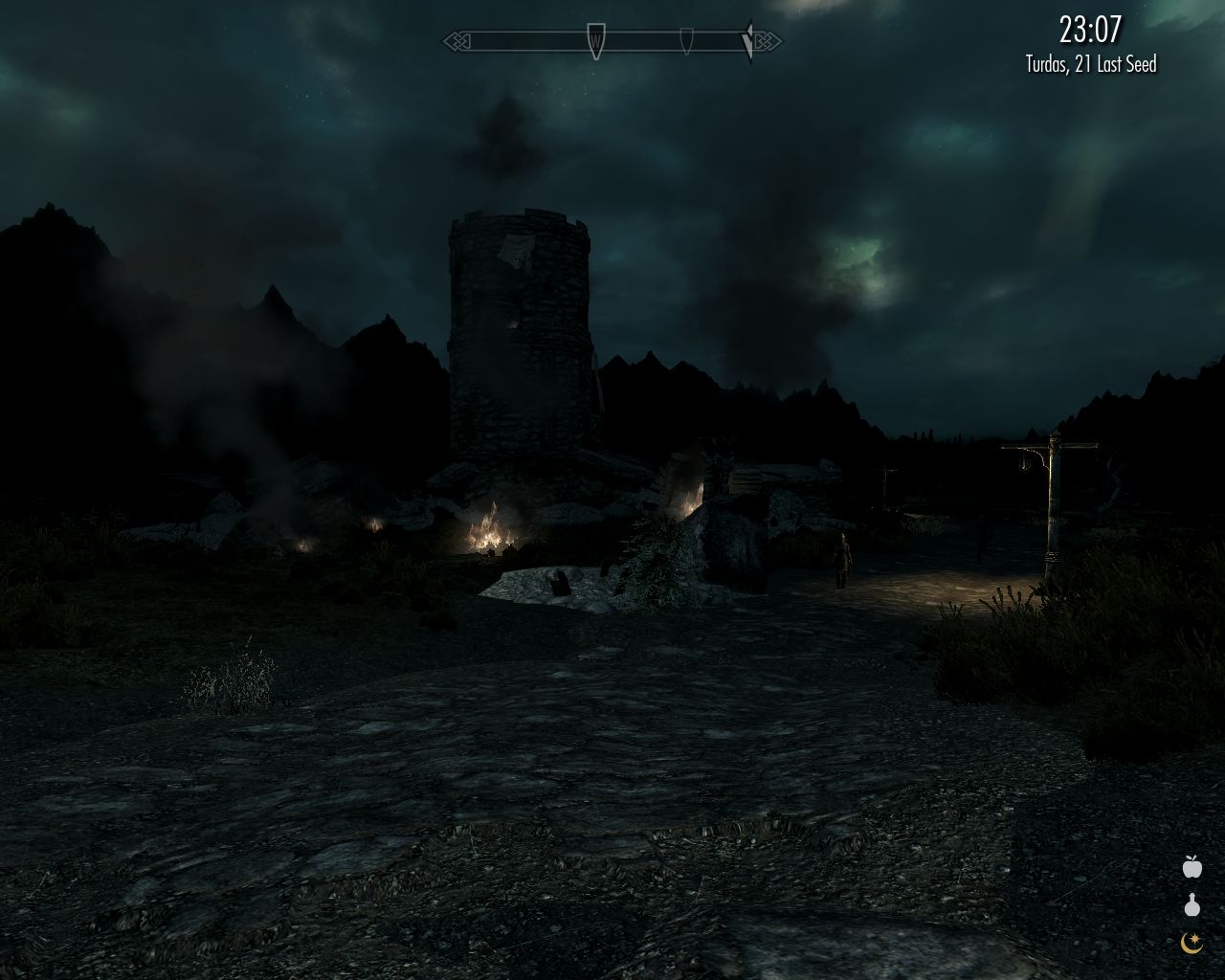
Task: Click the star above the crescent moon widget
Action: click(1195, 937)
